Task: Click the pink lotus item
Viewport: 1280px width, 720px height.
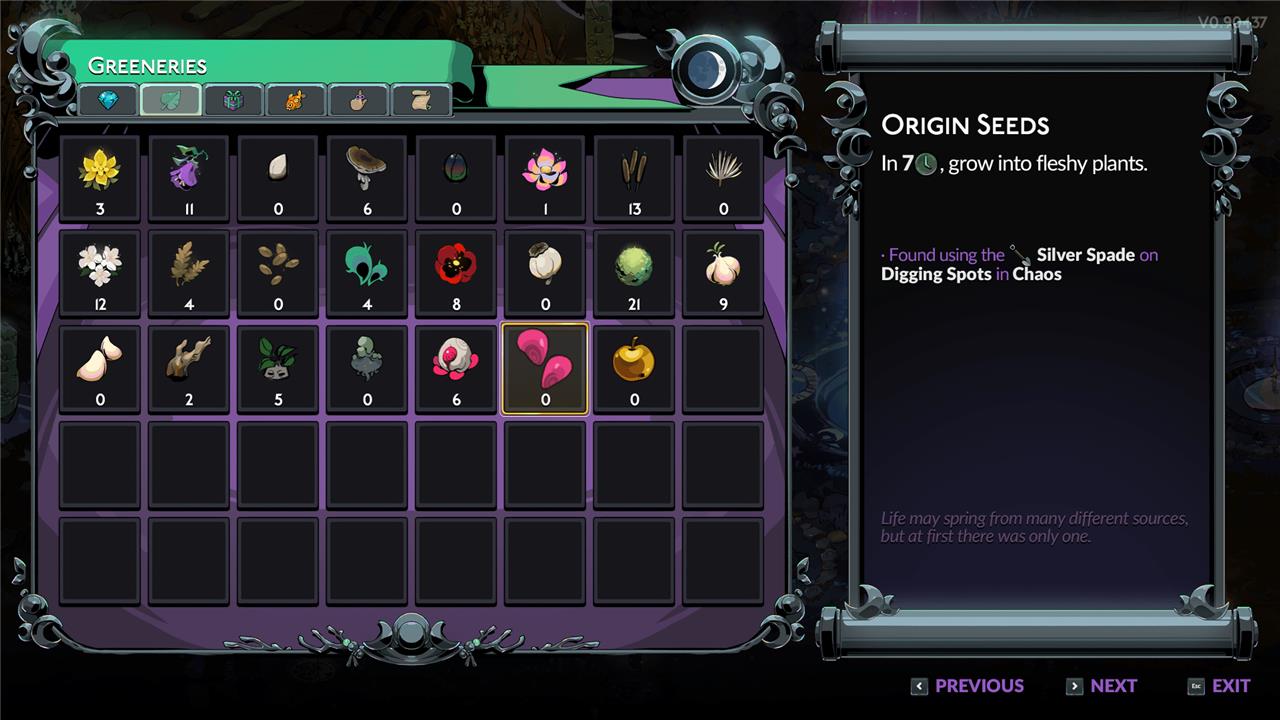Action: coord(545,177)
